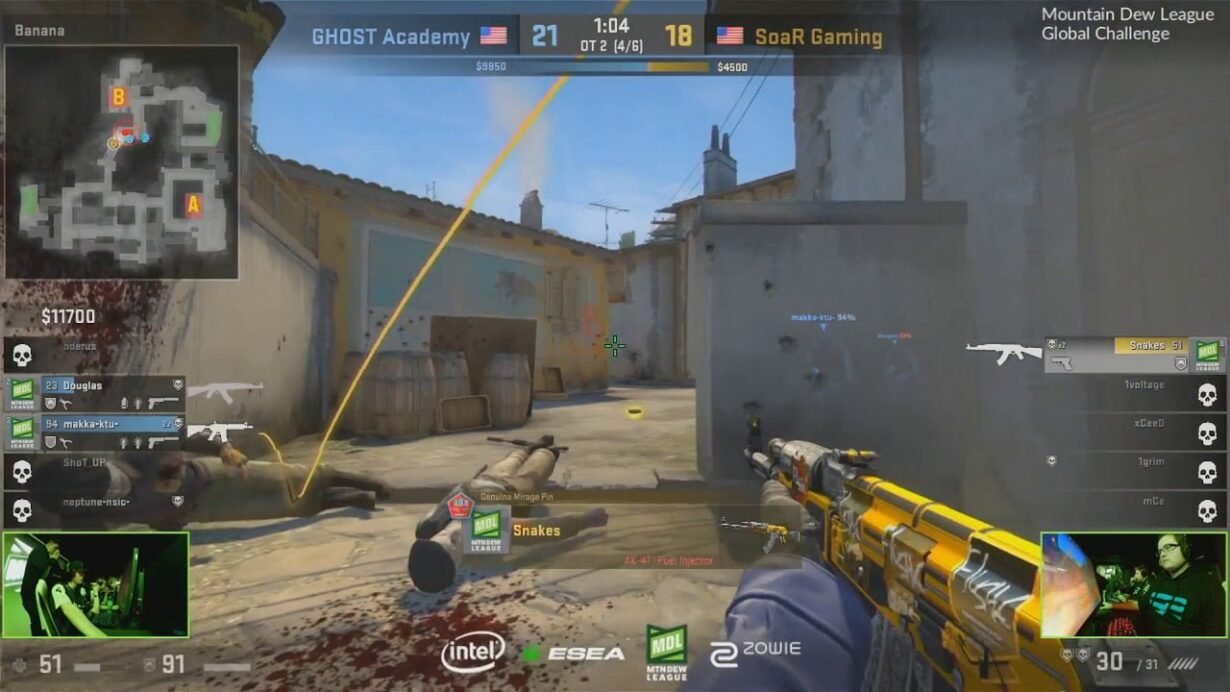Select the B bombsite marker on radar
1230x692 pixels.
coord(119,97)
